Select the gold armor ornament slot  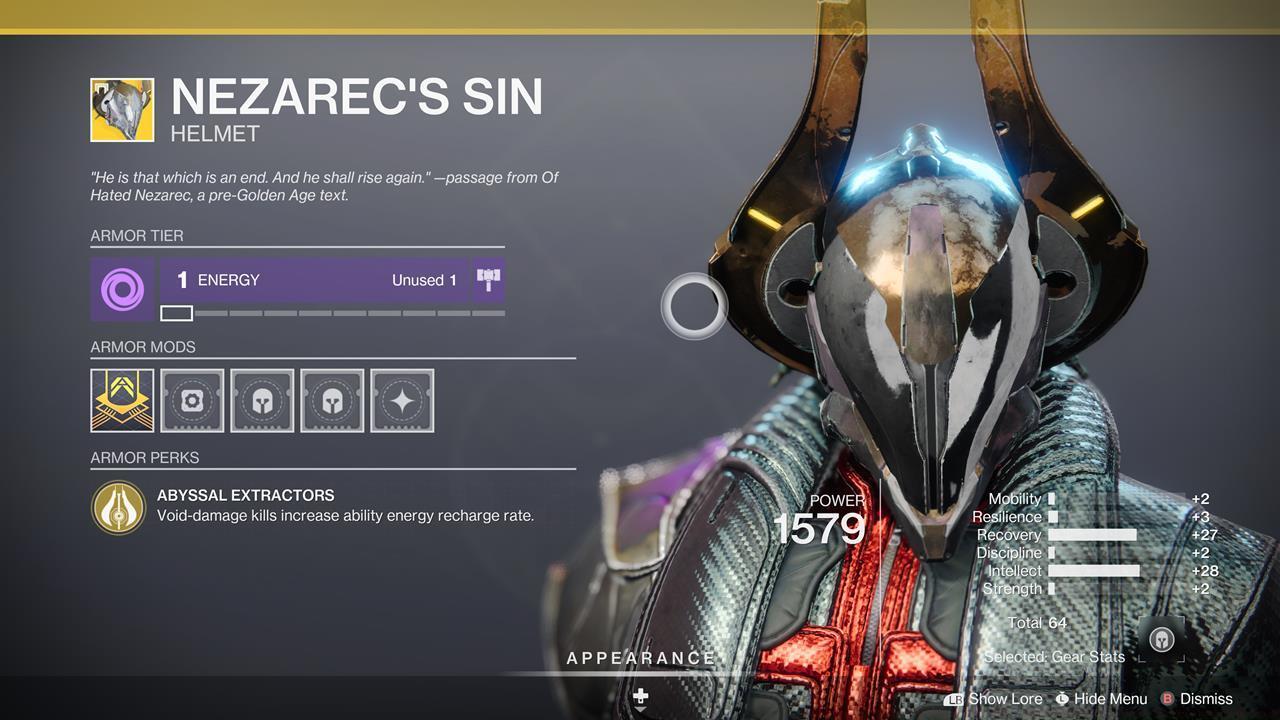122,400
